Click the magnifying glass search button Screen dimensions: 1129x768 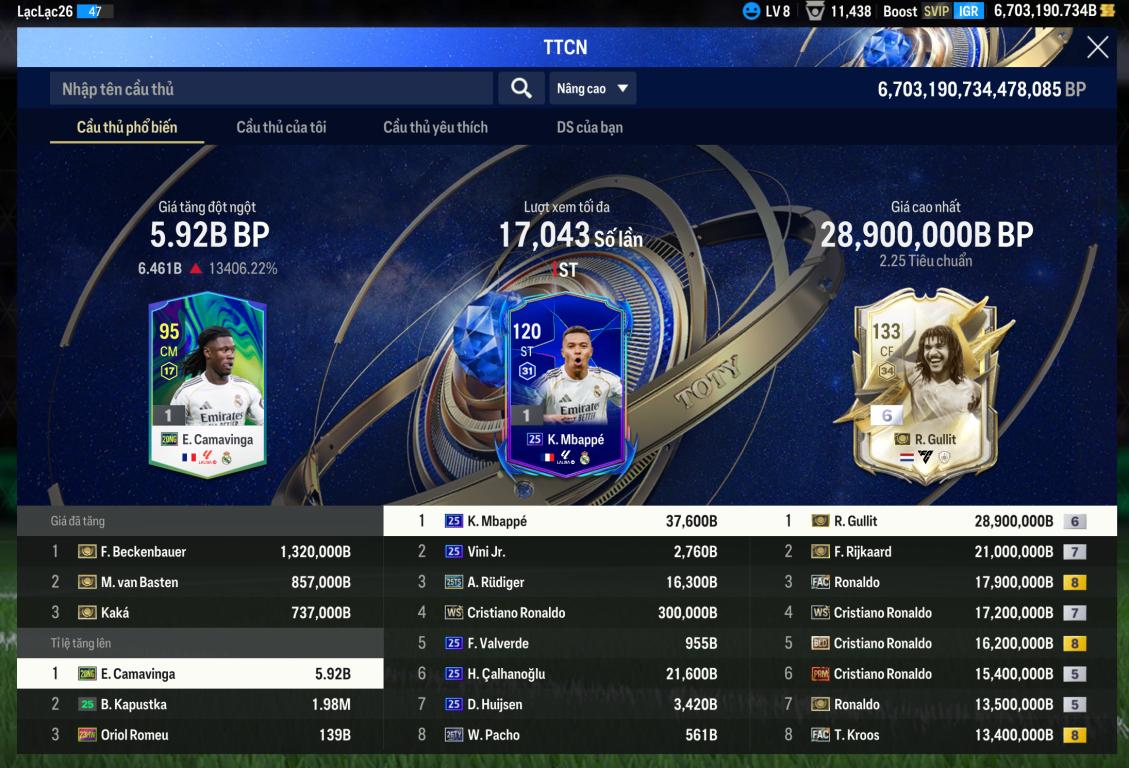click(x=521, y=88)
